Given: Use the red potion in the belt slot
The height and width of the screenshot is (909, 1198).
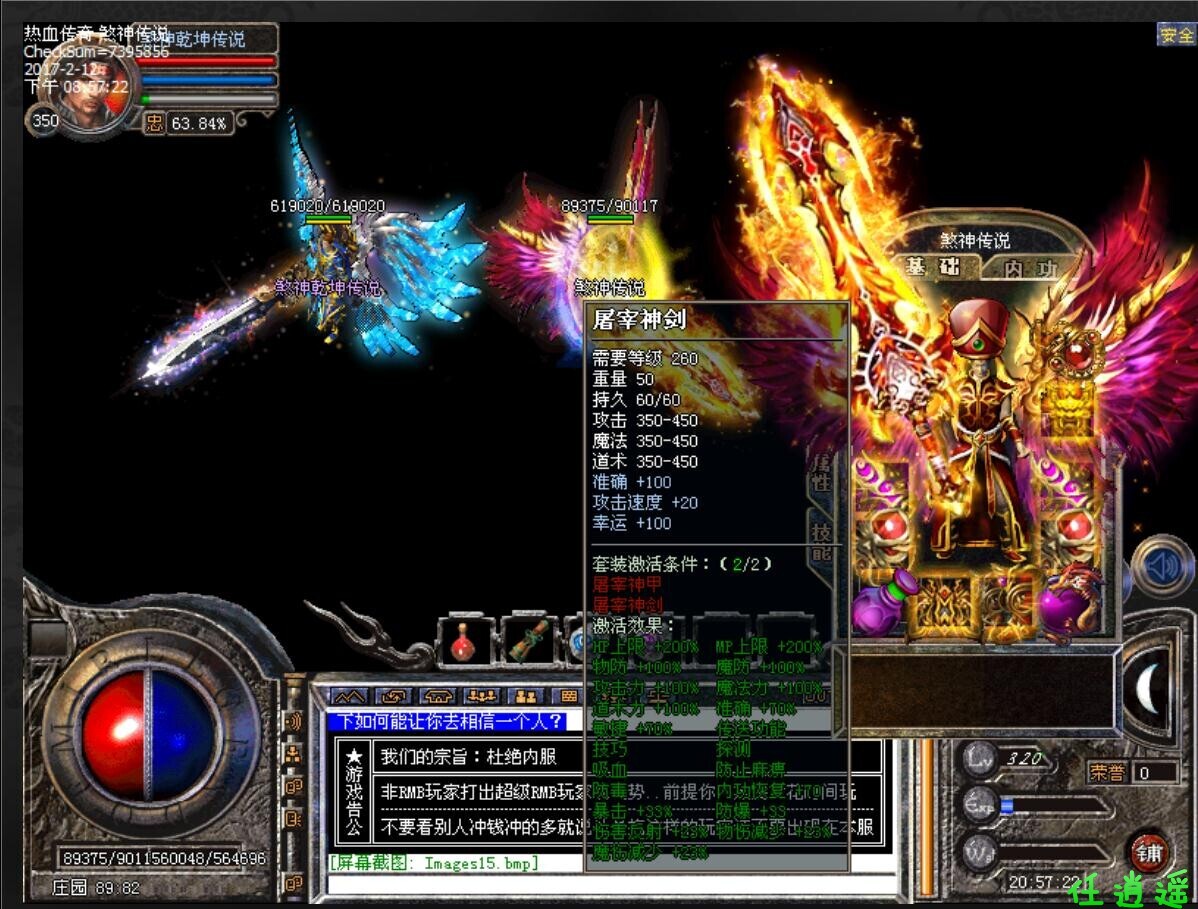Looking at the screenshot, I should coord(465,642).
